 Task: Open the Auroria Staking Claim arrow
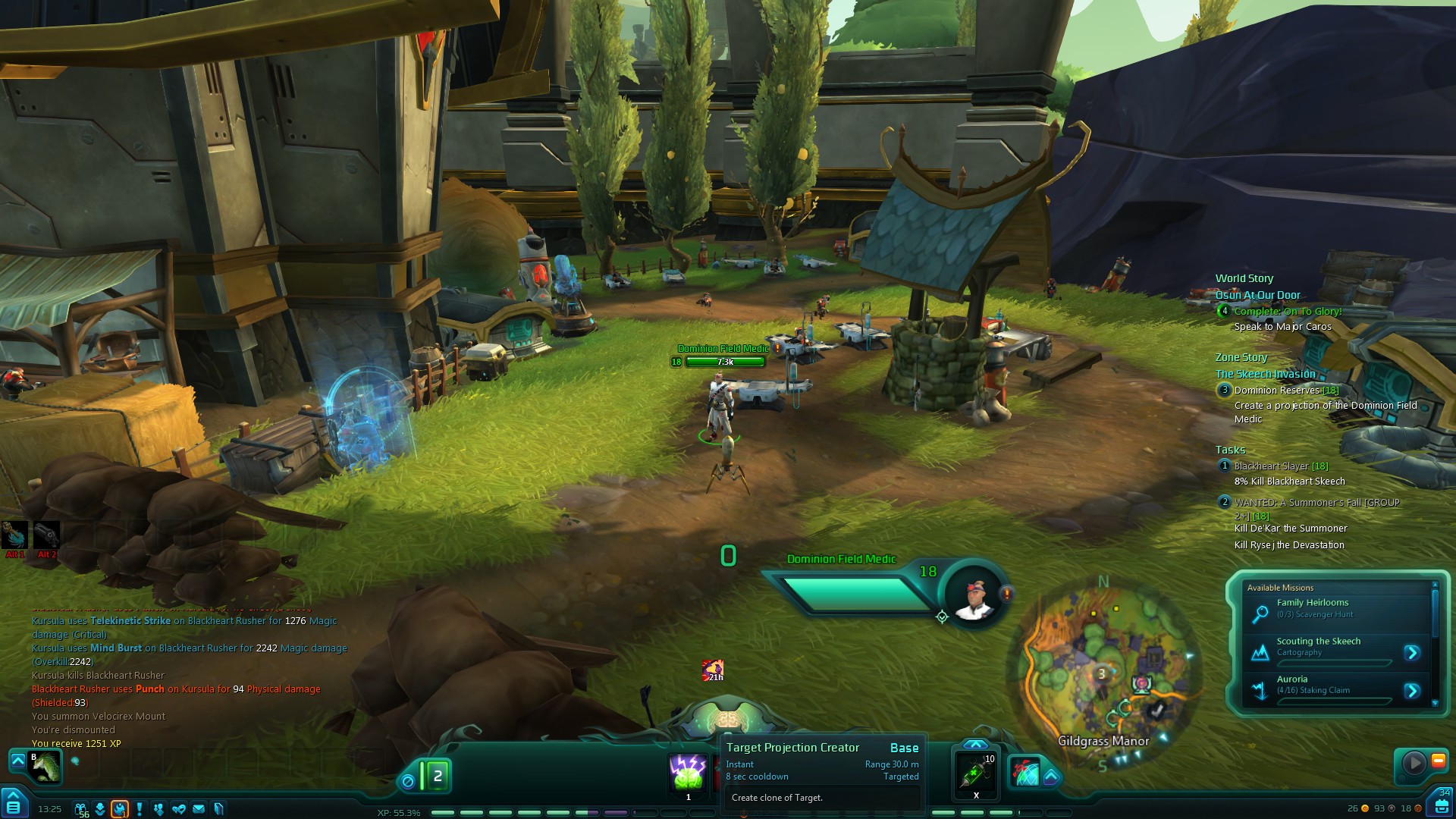[1411, 691]
